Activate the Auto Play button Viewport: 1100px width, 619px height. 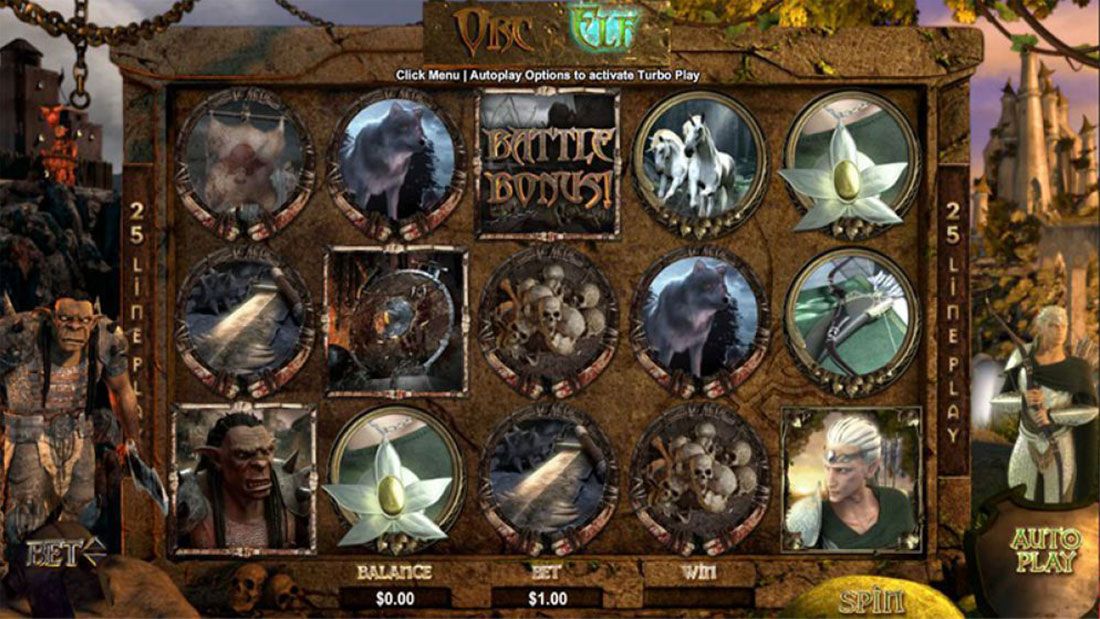click(1044, 549)
